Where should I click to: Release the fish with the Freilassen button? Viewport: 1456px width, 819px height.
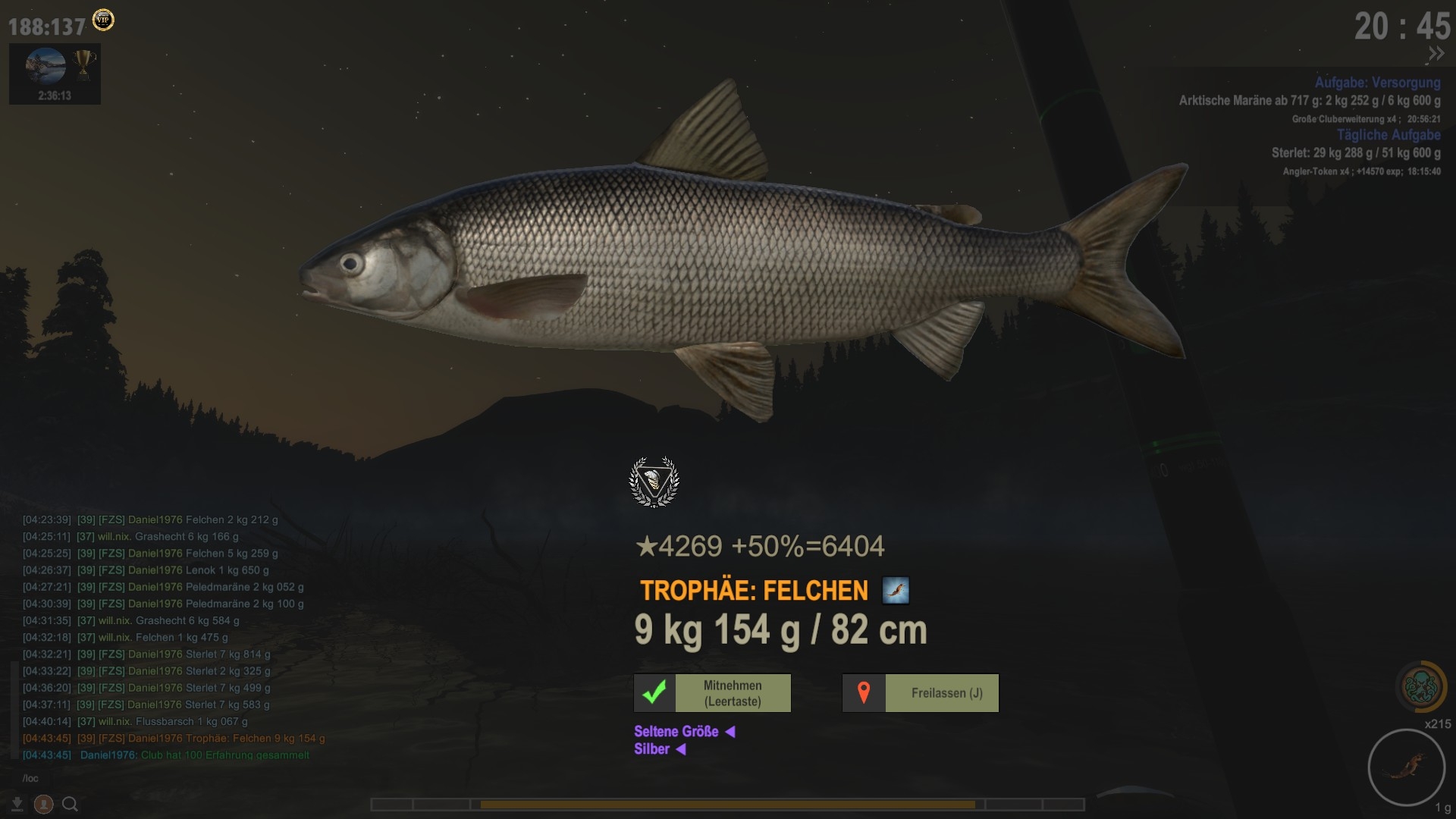tap(920, 693)
